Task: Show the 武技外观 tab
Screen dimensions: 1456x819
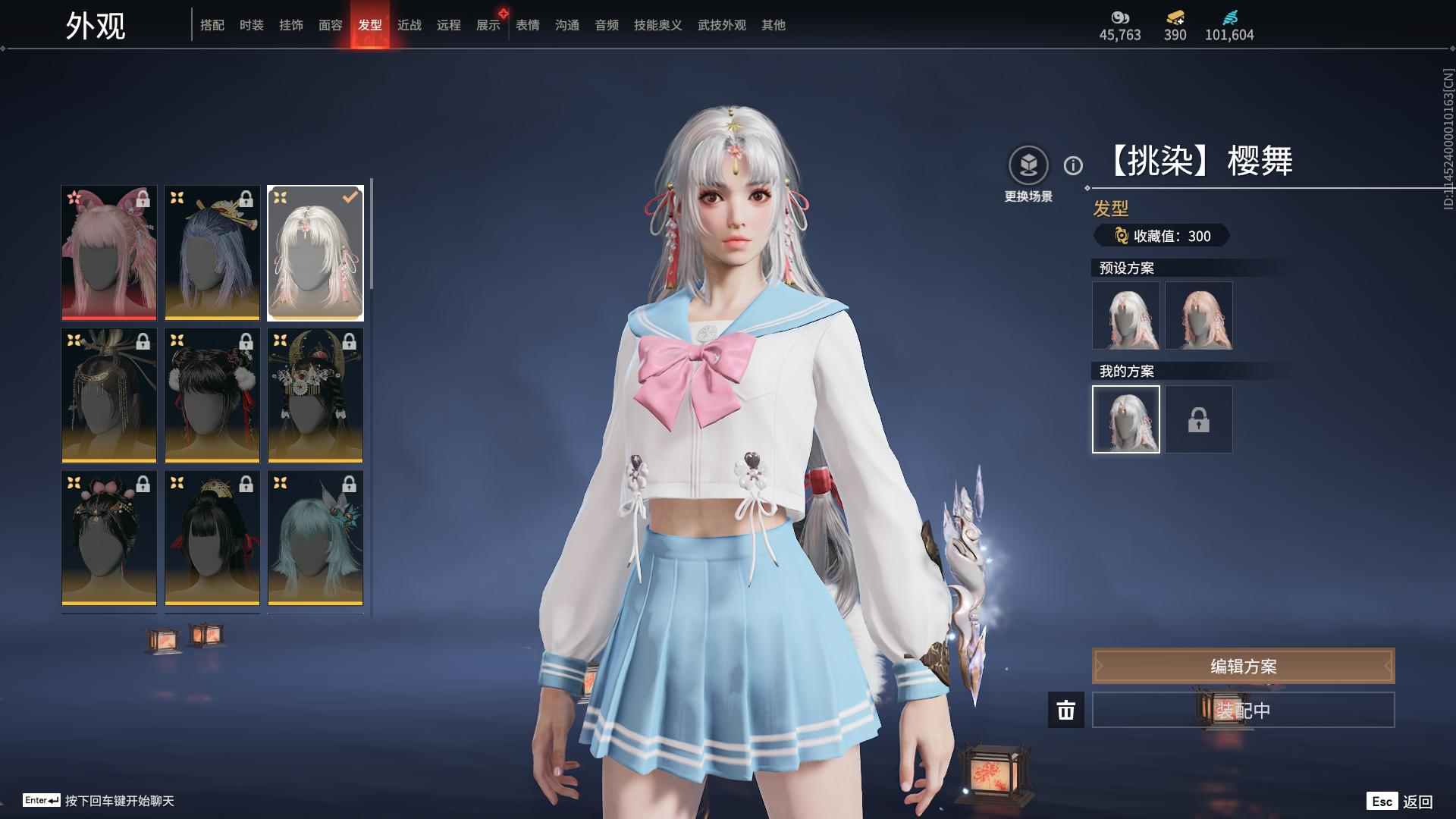Action: [721, 25]
